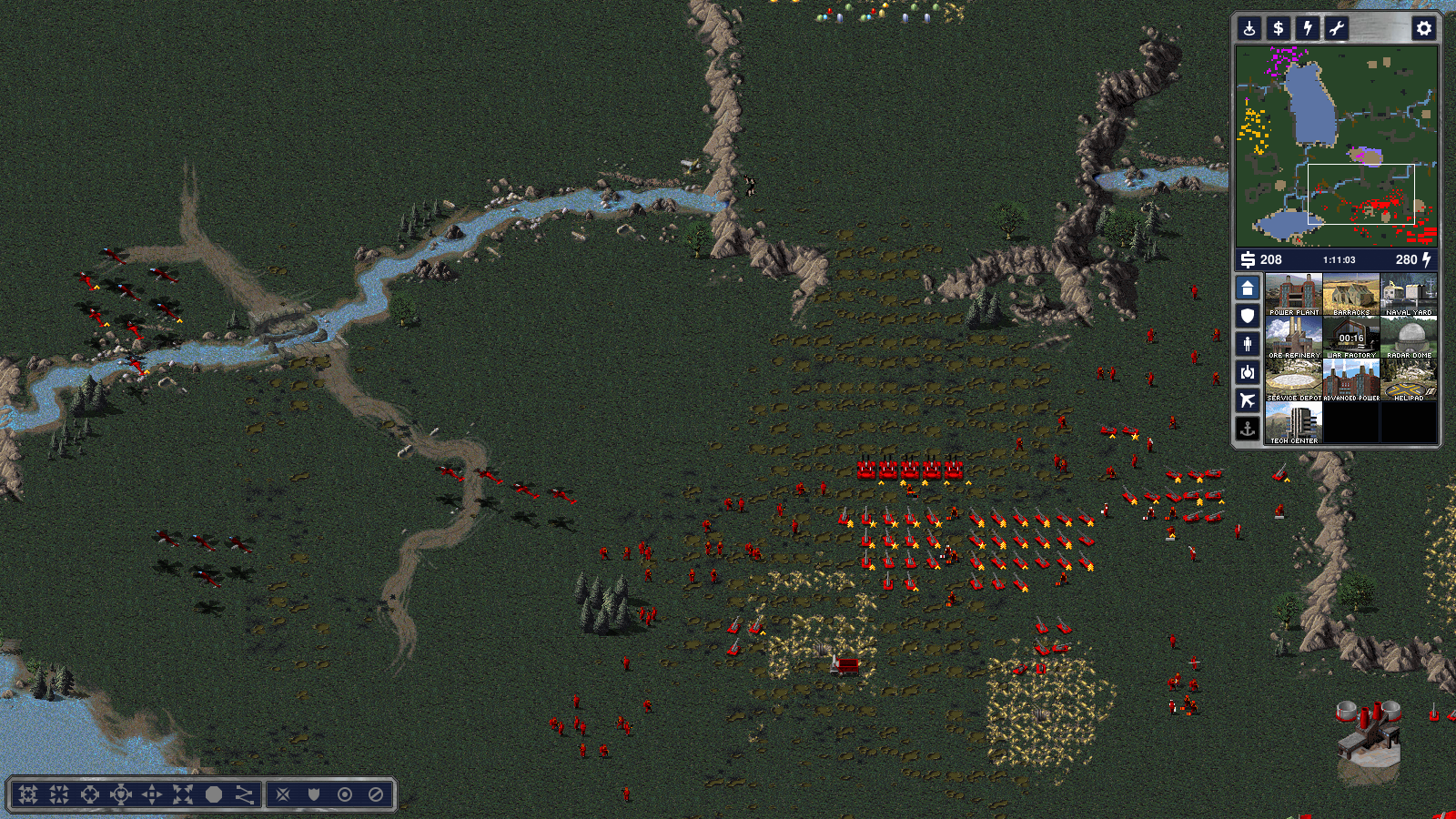This screenshot has height=819, width=1456.
Task: Click on the radar minimap
Action: click(1336, 146)
